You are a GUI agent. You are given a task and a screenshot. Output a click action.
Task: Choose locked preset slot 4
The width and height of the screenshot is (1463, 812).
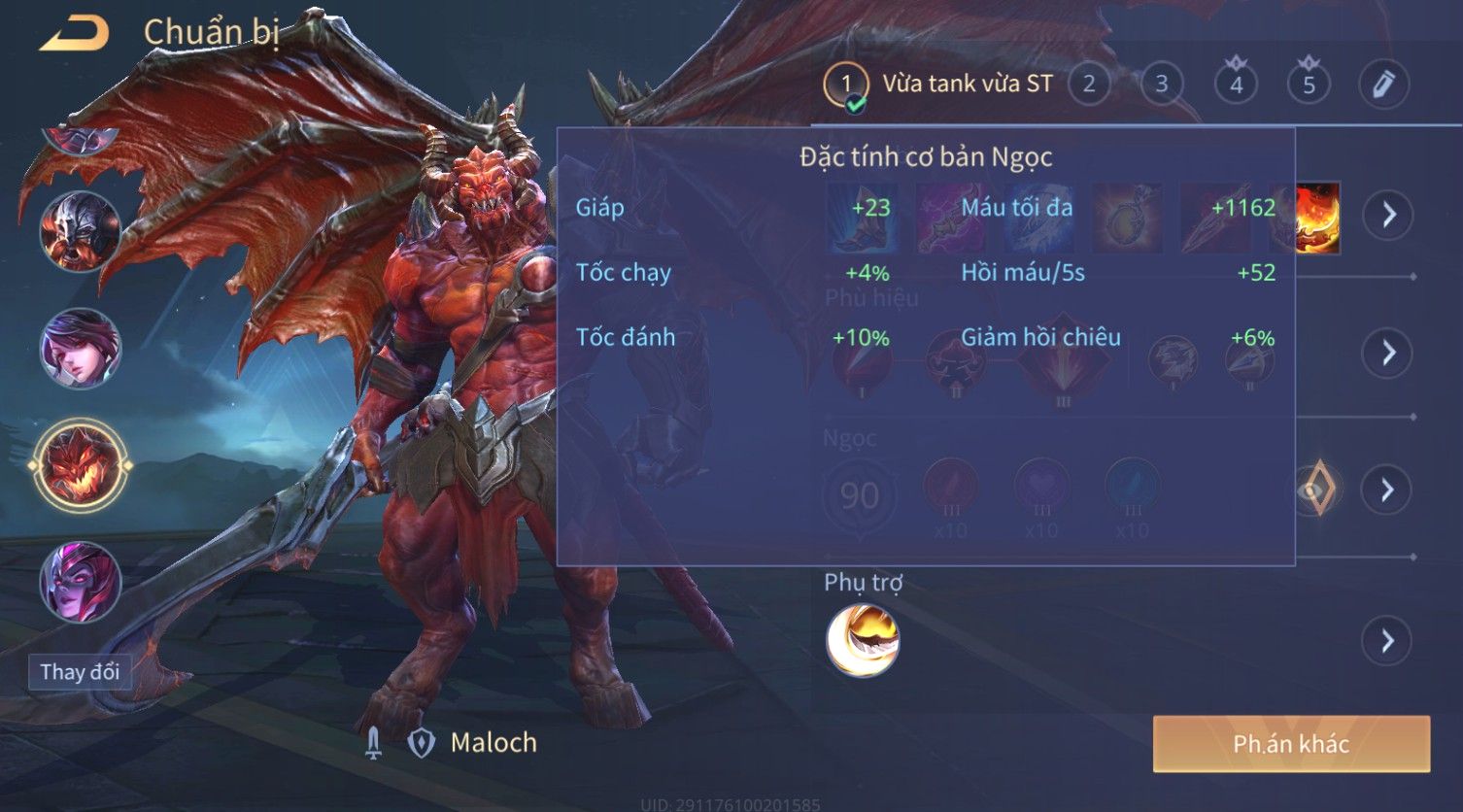(1236, 85)
